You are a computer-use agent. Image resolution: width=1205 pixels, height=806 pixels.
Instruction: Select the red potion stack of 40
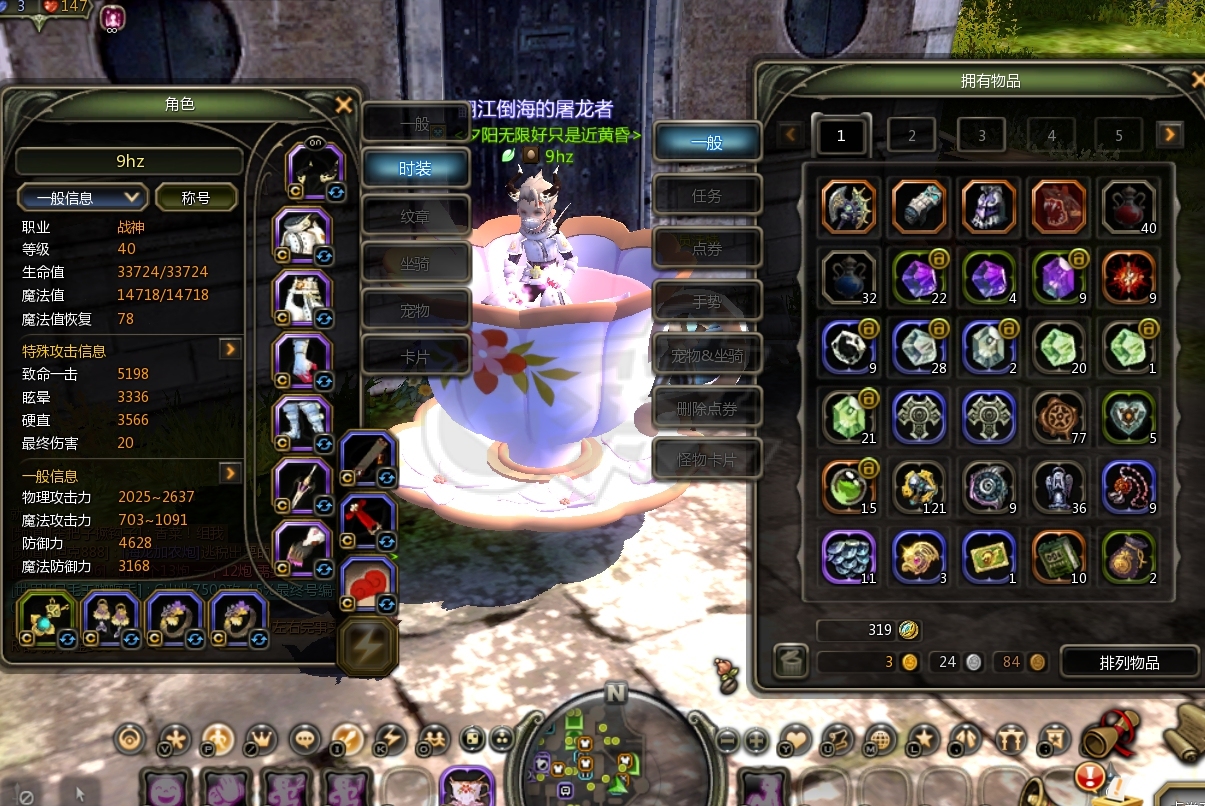1128,207
